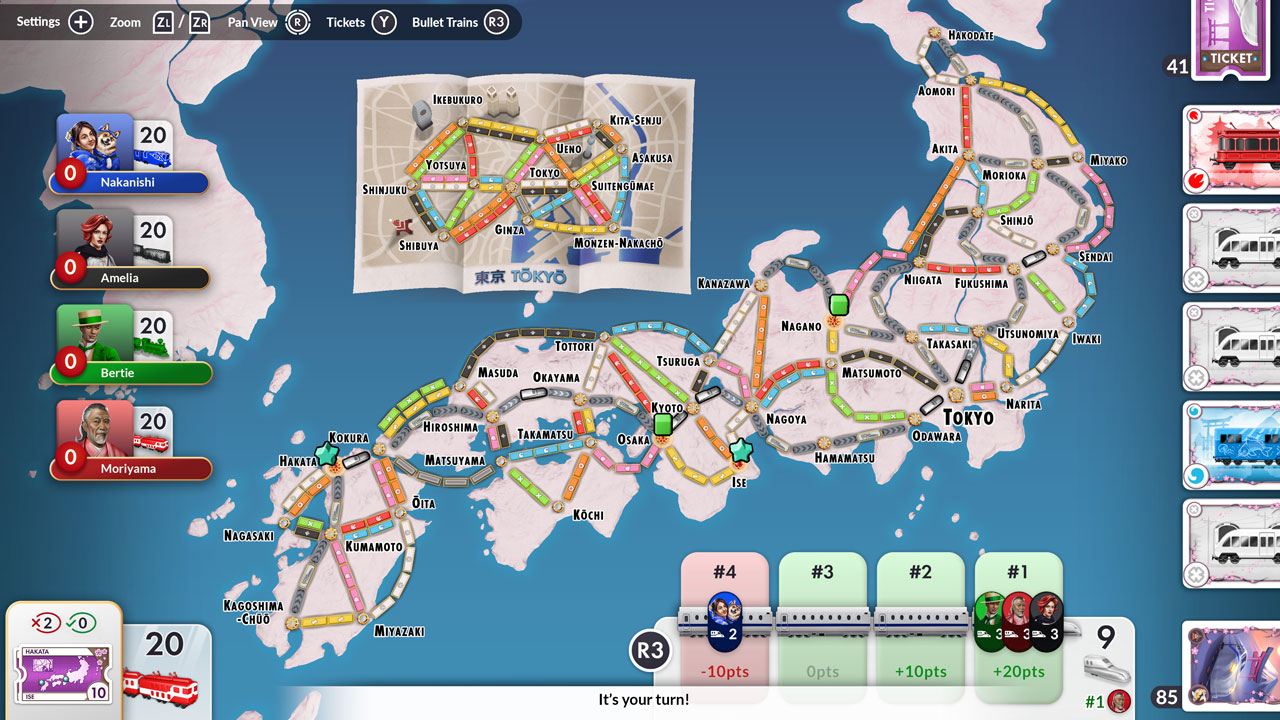Image resolution: width=1280 pixels, height=720 pixels.
Task: Click the #2 spot on the bullet train scoring track
Action: tap(920, 618)
